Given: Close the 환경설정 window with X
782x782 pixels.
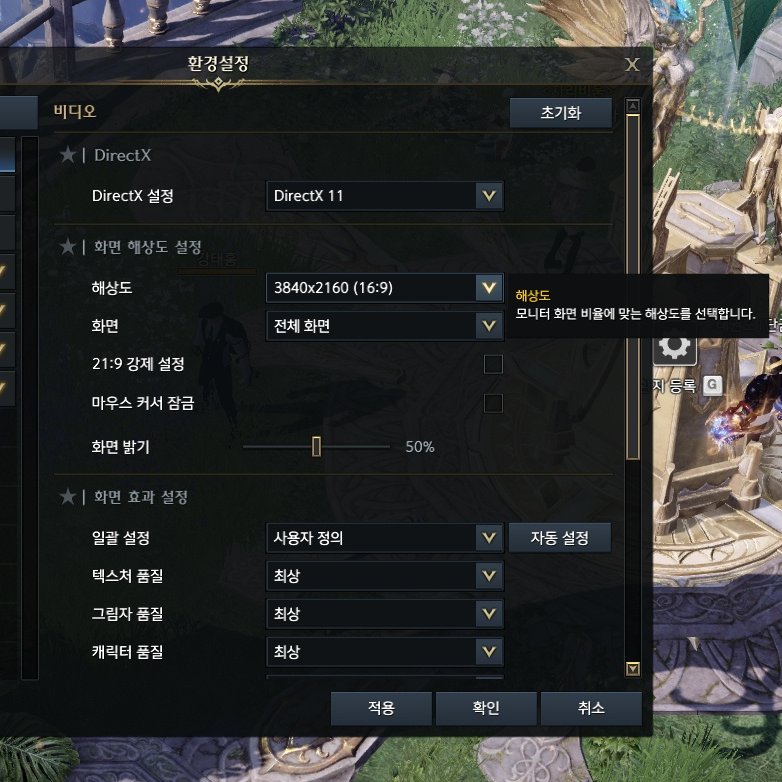Looking at the screenshot, I should (631, 64).
